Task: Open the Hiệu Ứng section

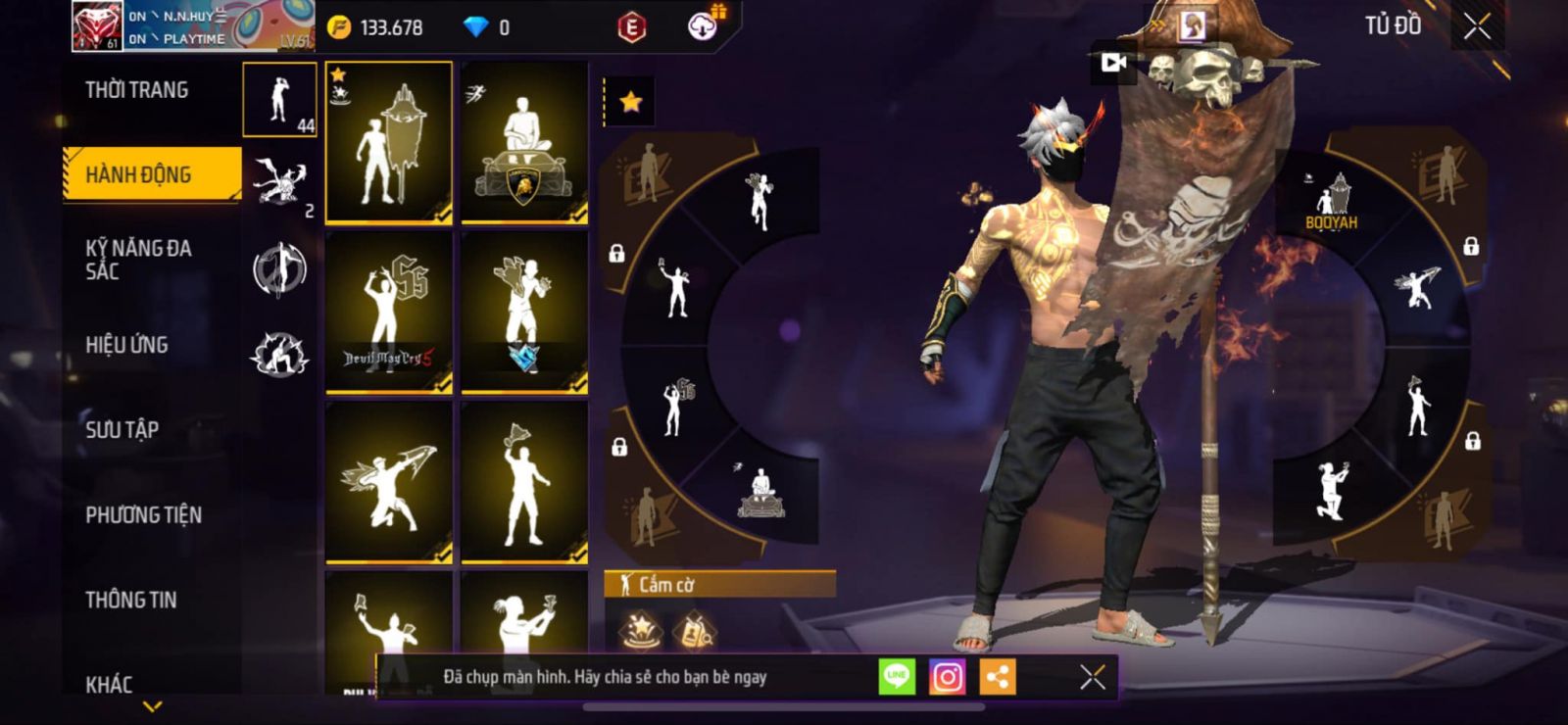Action: [126, 345]
